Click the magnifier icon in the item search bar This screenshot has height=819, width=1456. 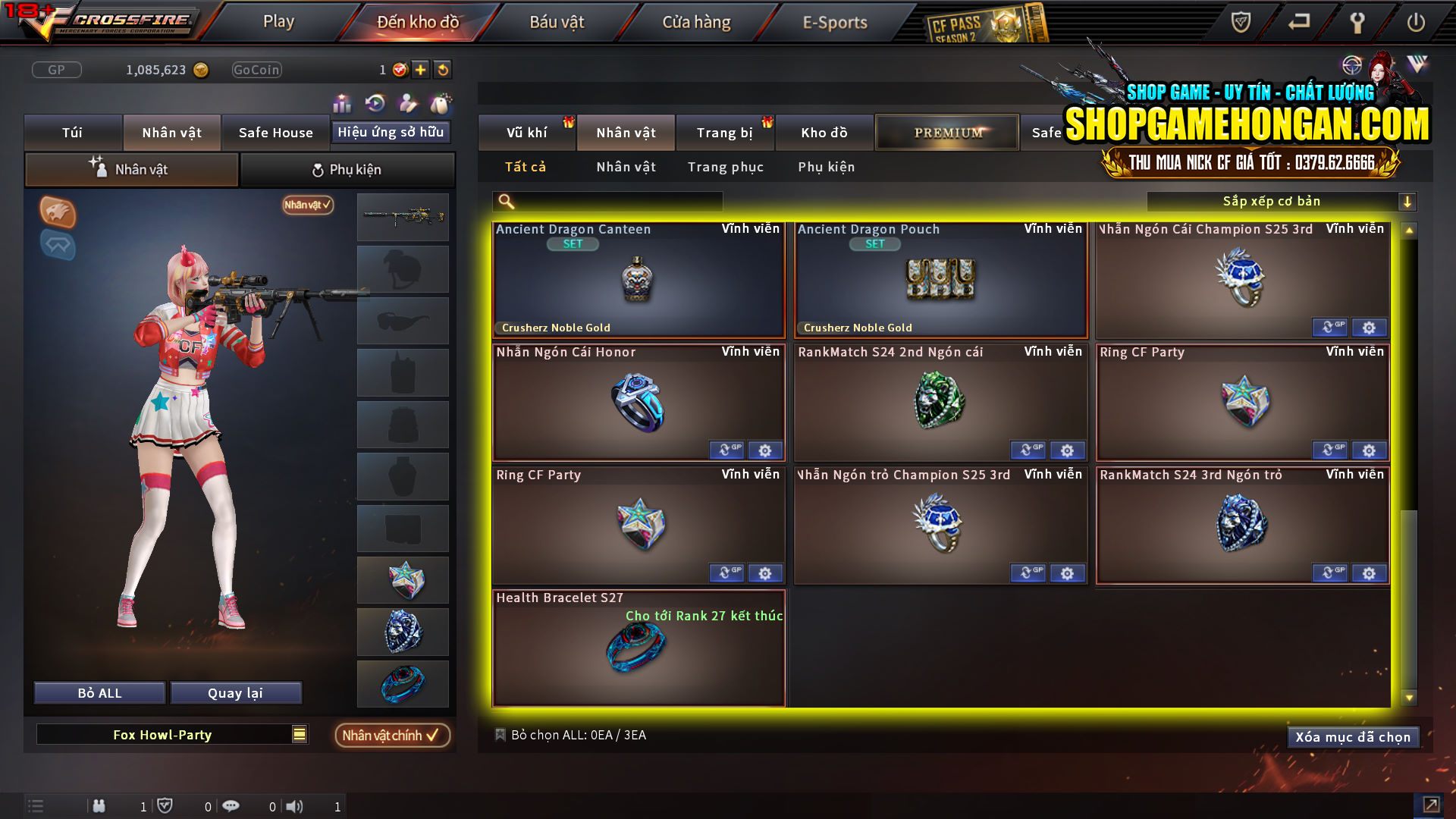(x=505, y=202)
